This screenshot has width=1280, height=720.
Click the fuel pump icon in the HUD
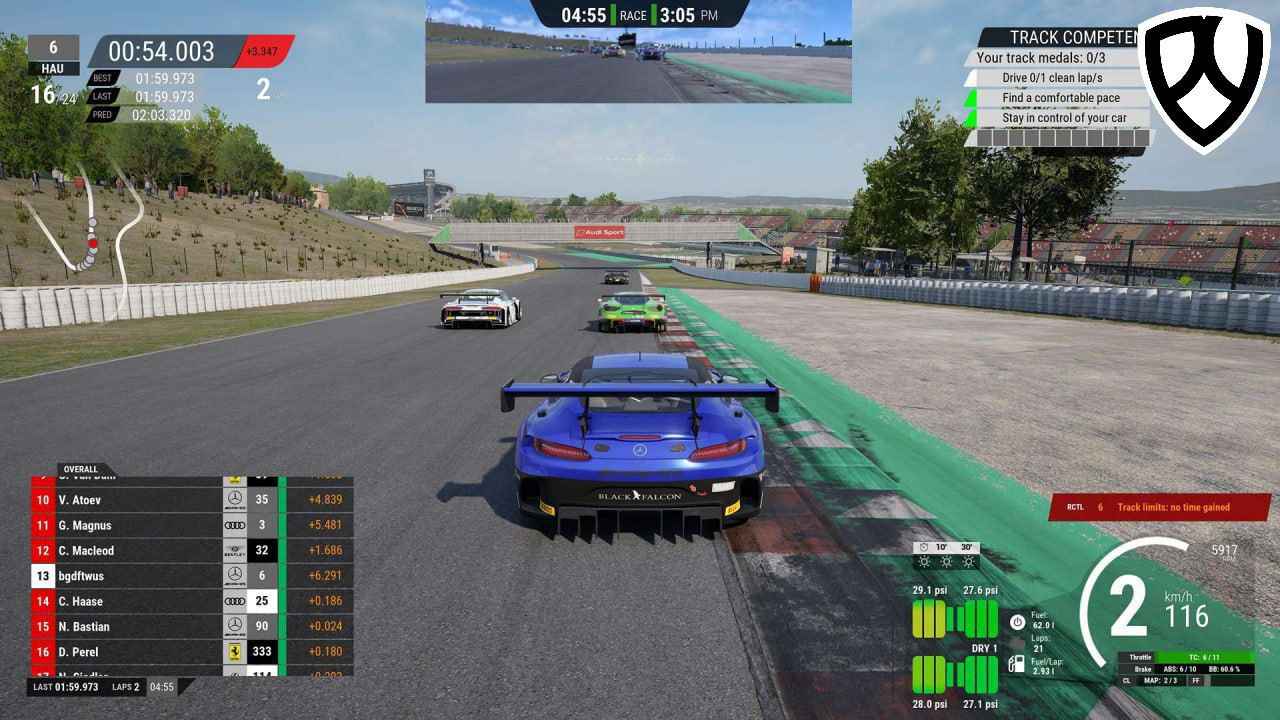1016,665
